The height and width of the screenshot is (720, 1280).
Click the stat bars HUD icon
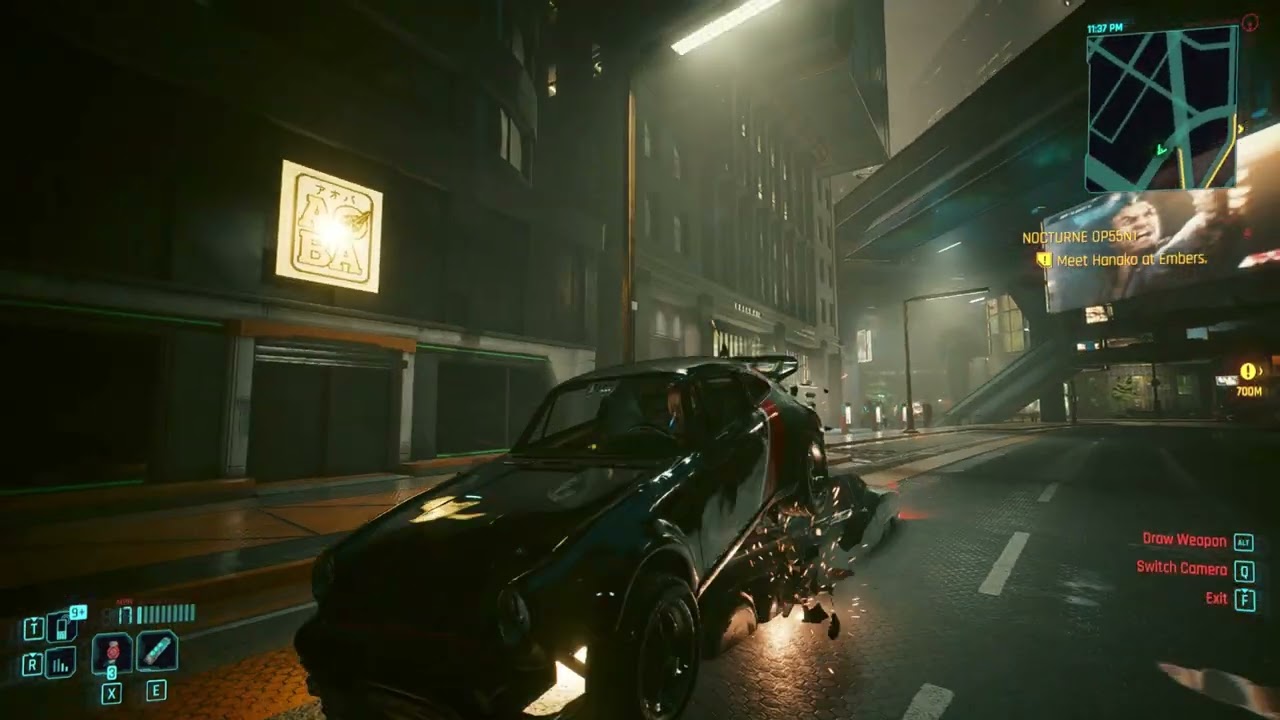(x=58, y=663)
